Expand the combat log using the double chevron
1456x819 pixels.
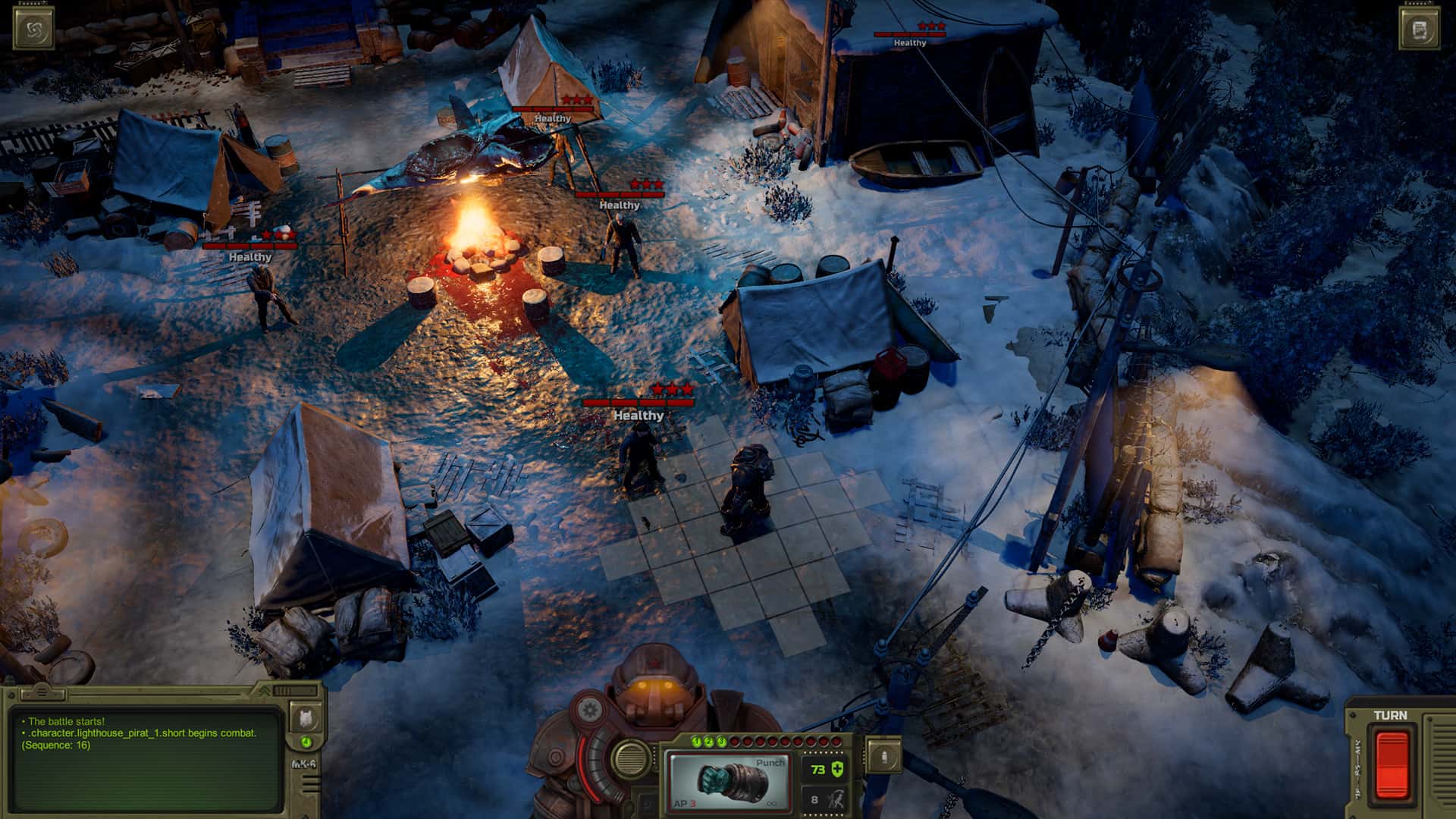[x=264, y=692]
